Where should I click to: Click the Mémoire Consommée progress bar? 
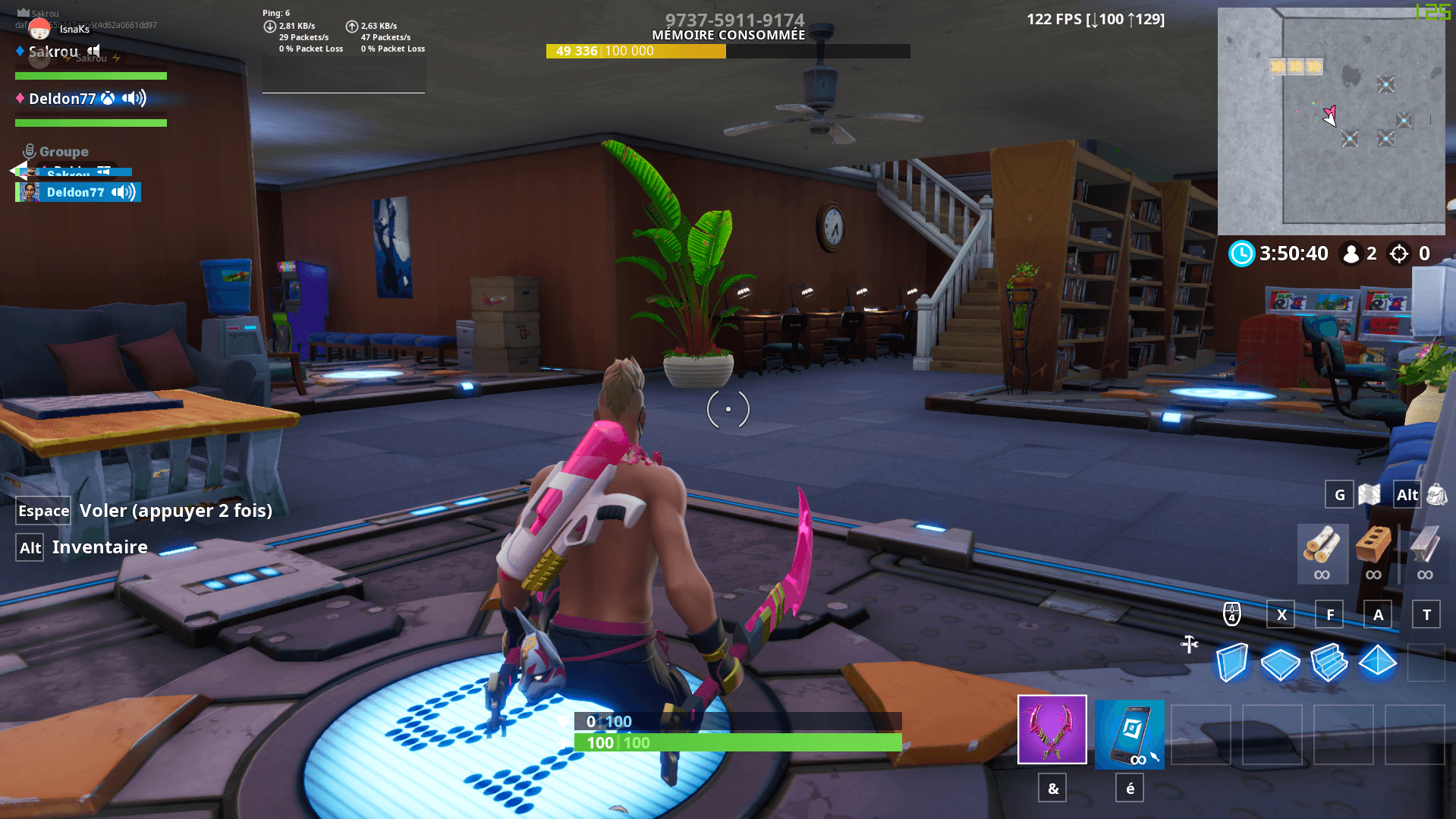727,52
